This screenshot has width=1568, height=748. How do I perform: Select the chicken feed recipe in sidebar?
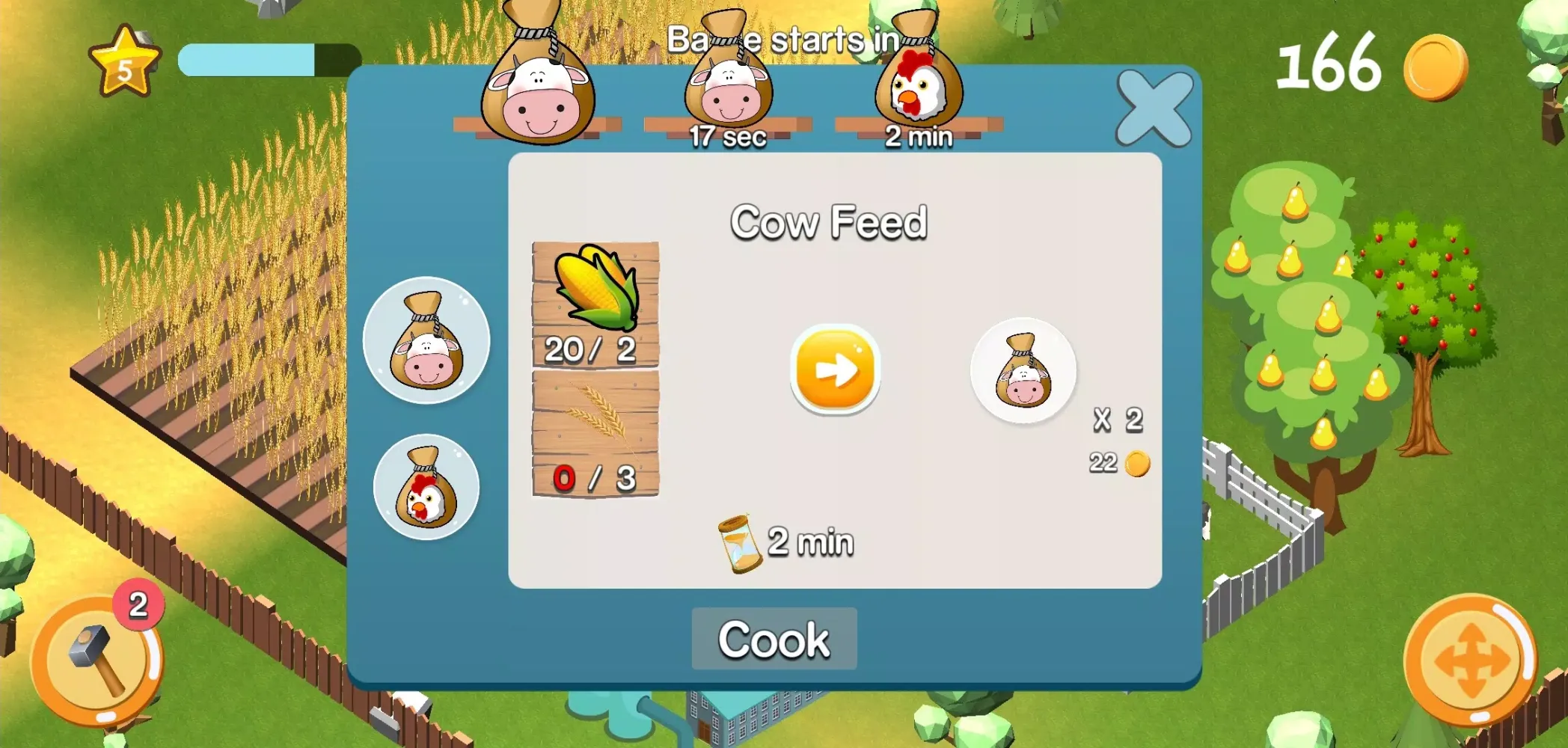[426, 487]
